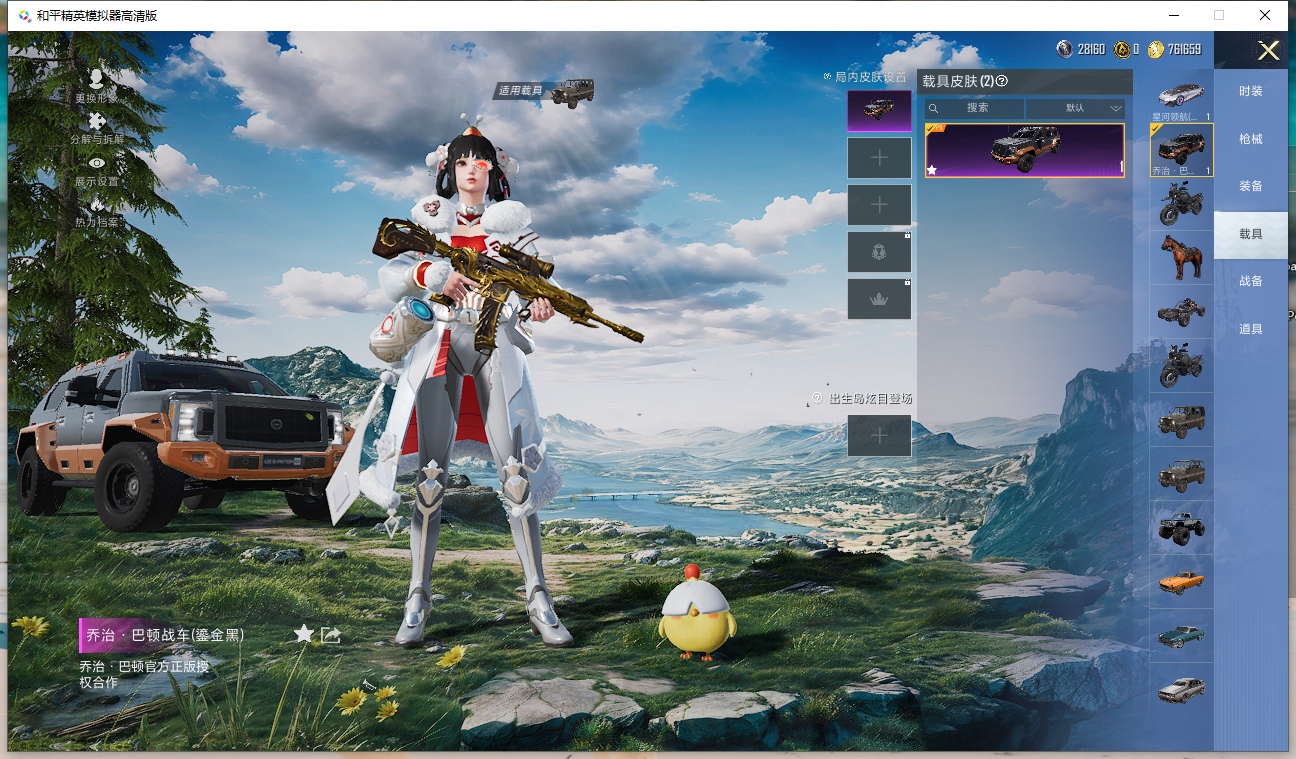
Task: Open 热力档案 heat archive
Action: click(96, 211)
